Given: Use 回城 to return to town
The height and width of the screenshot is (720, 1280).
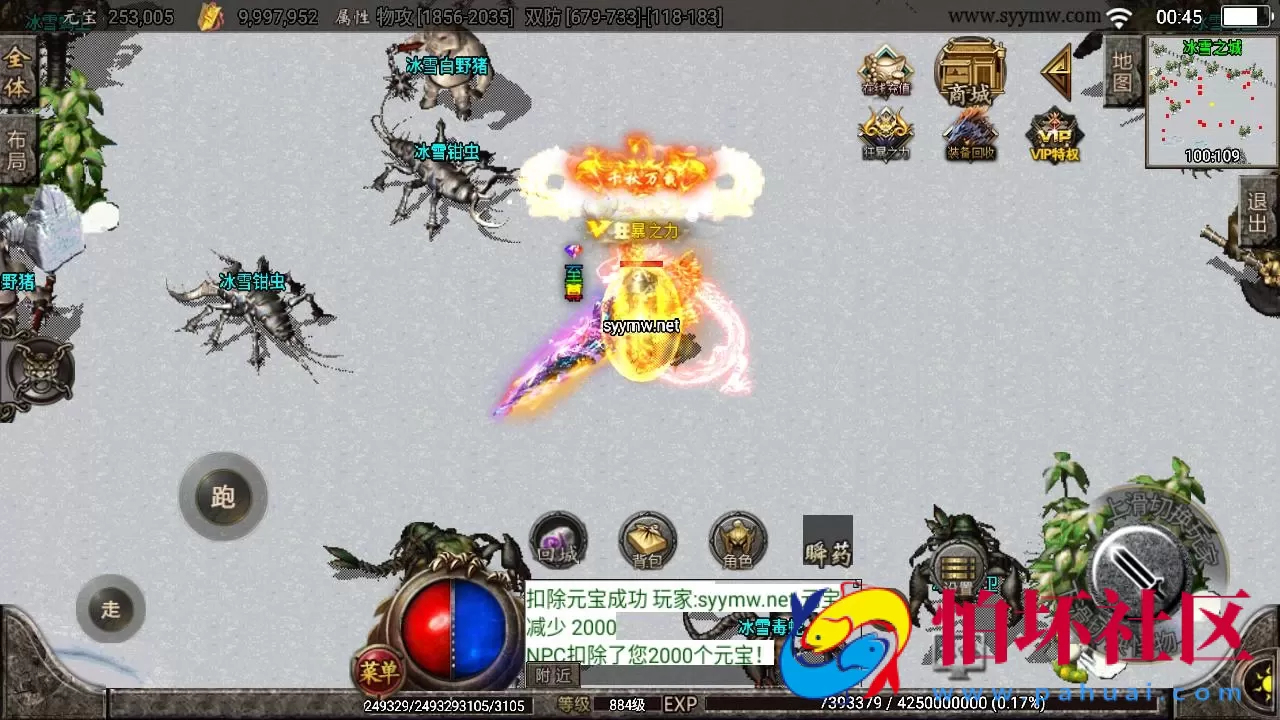Looking at the screenshot, I should 557,540.
